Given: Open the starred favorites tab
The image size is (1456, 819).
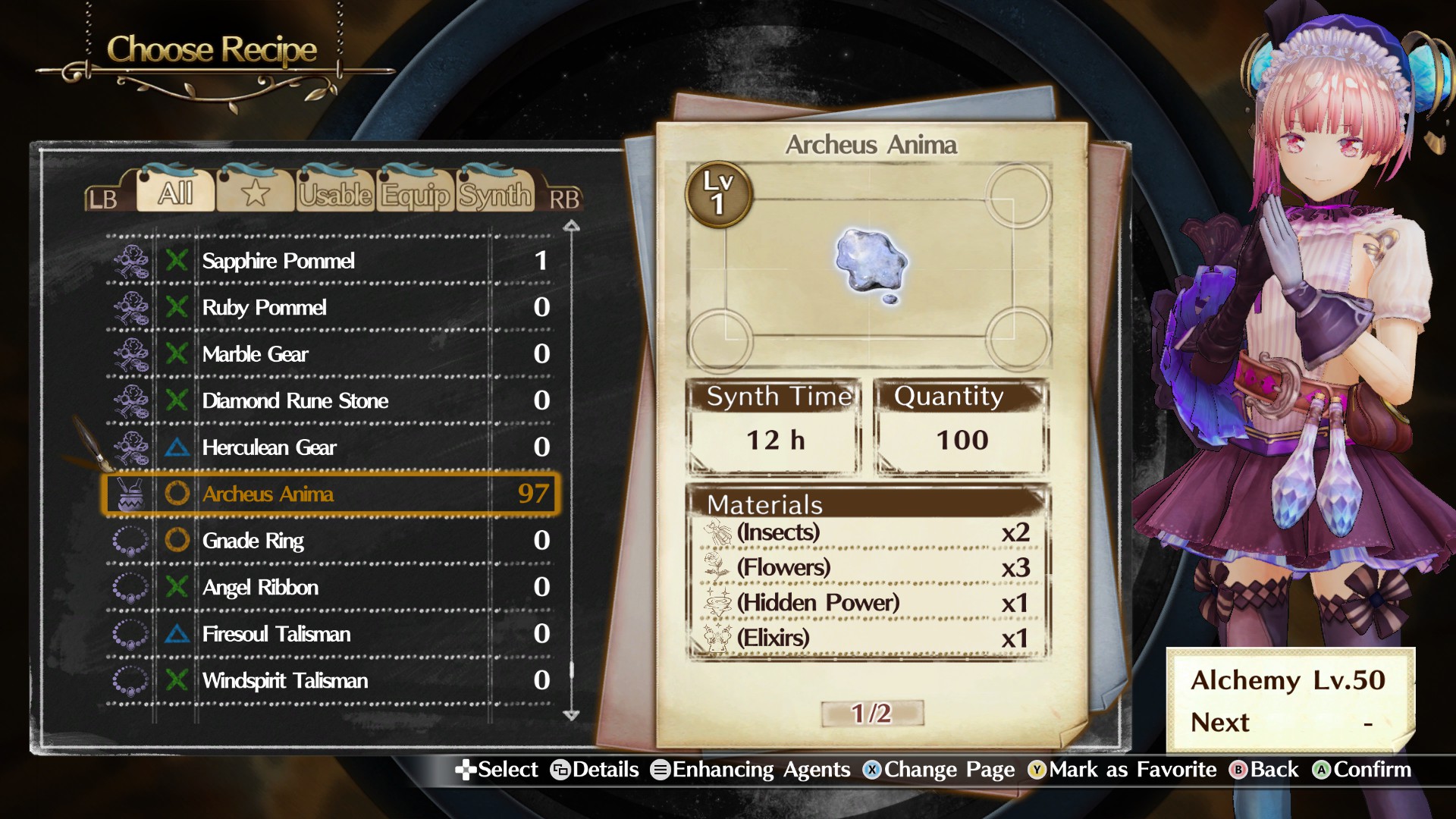Looking at the screenshot, I should [256, 195].
